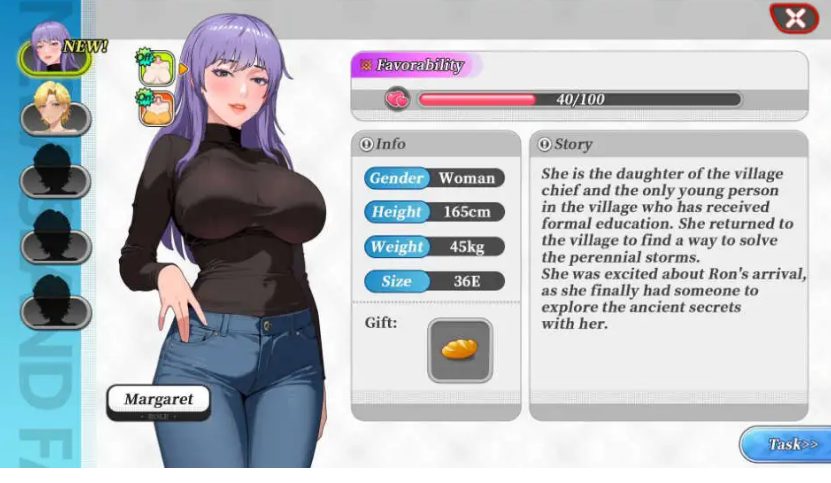The image size is (831, 483).
Task: Open the Task screen
Action: point(784,445)
